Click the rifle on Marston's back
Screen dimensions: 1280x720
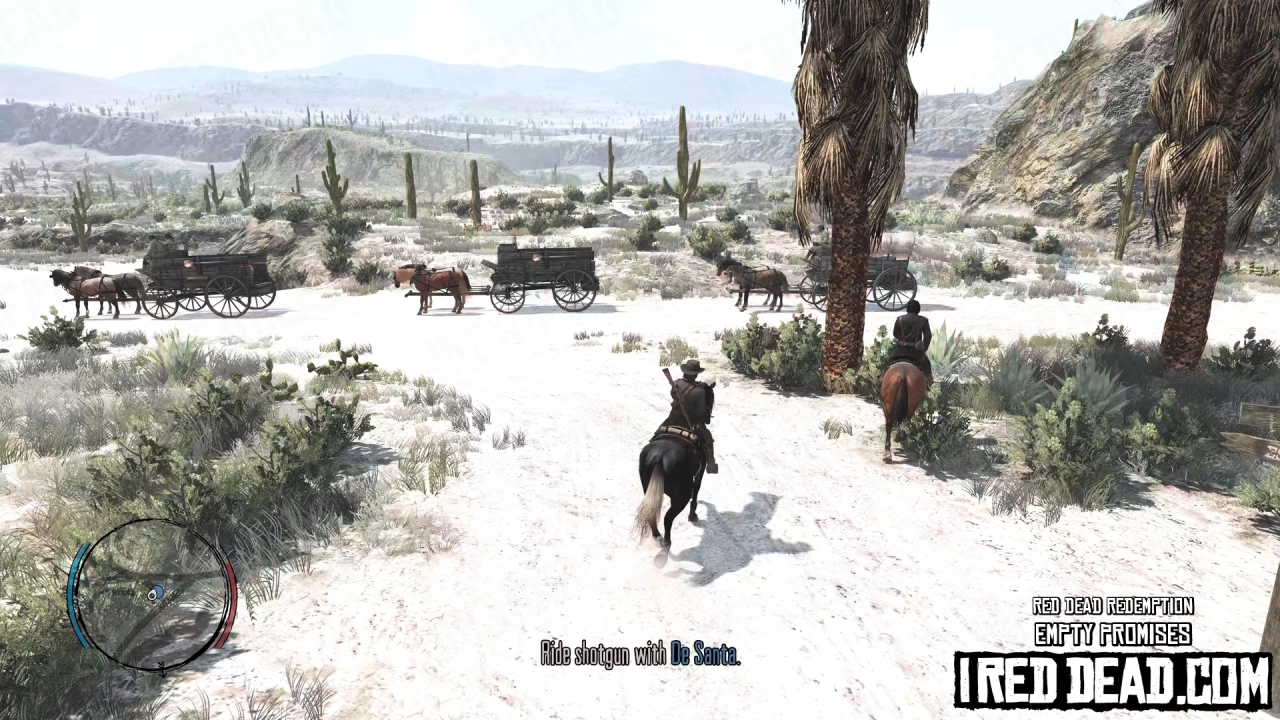tap(668, 378)
